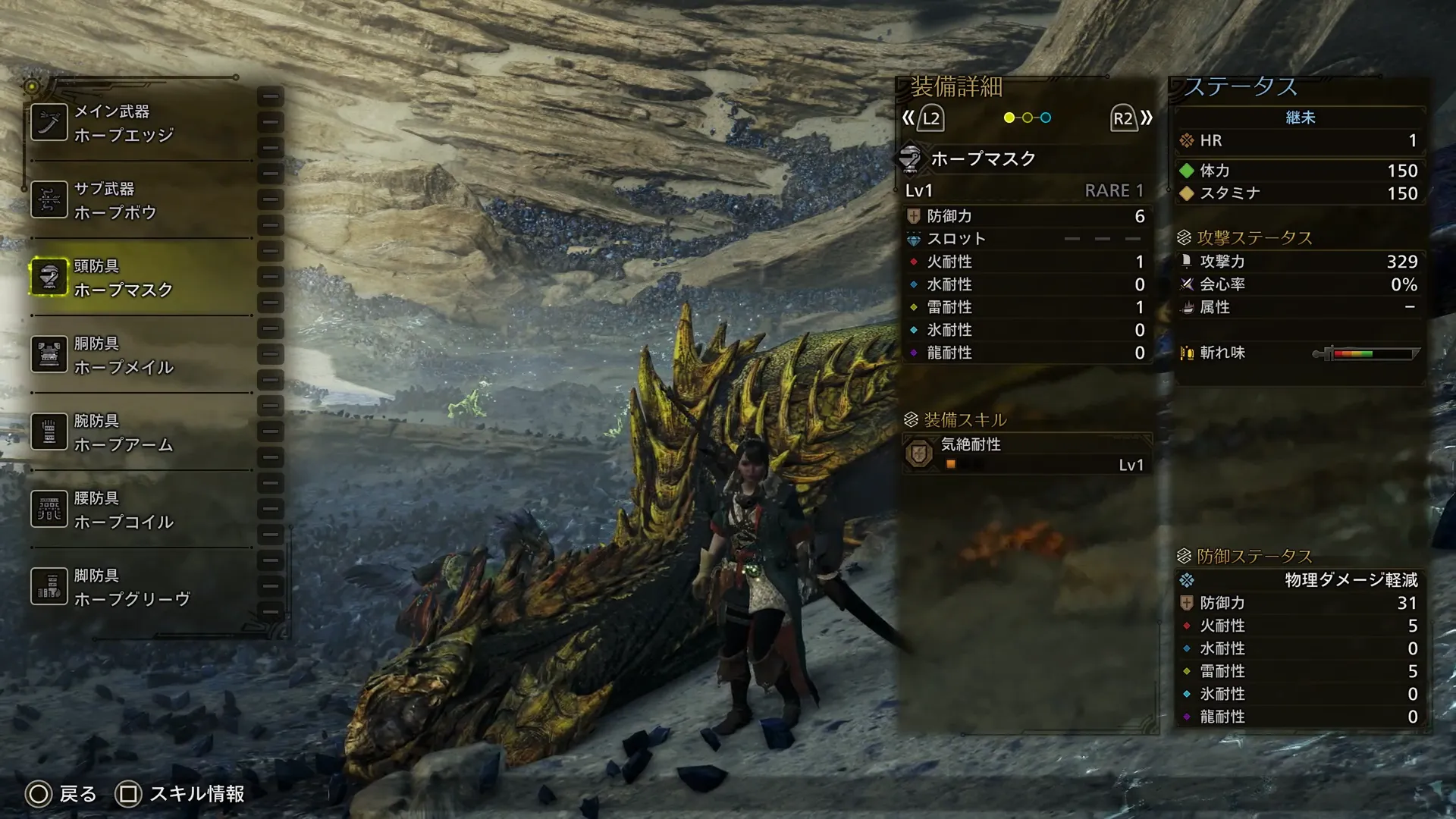Select the first yellow page indicator dot
This screenshot has height=819, width=1456.
1009,118
